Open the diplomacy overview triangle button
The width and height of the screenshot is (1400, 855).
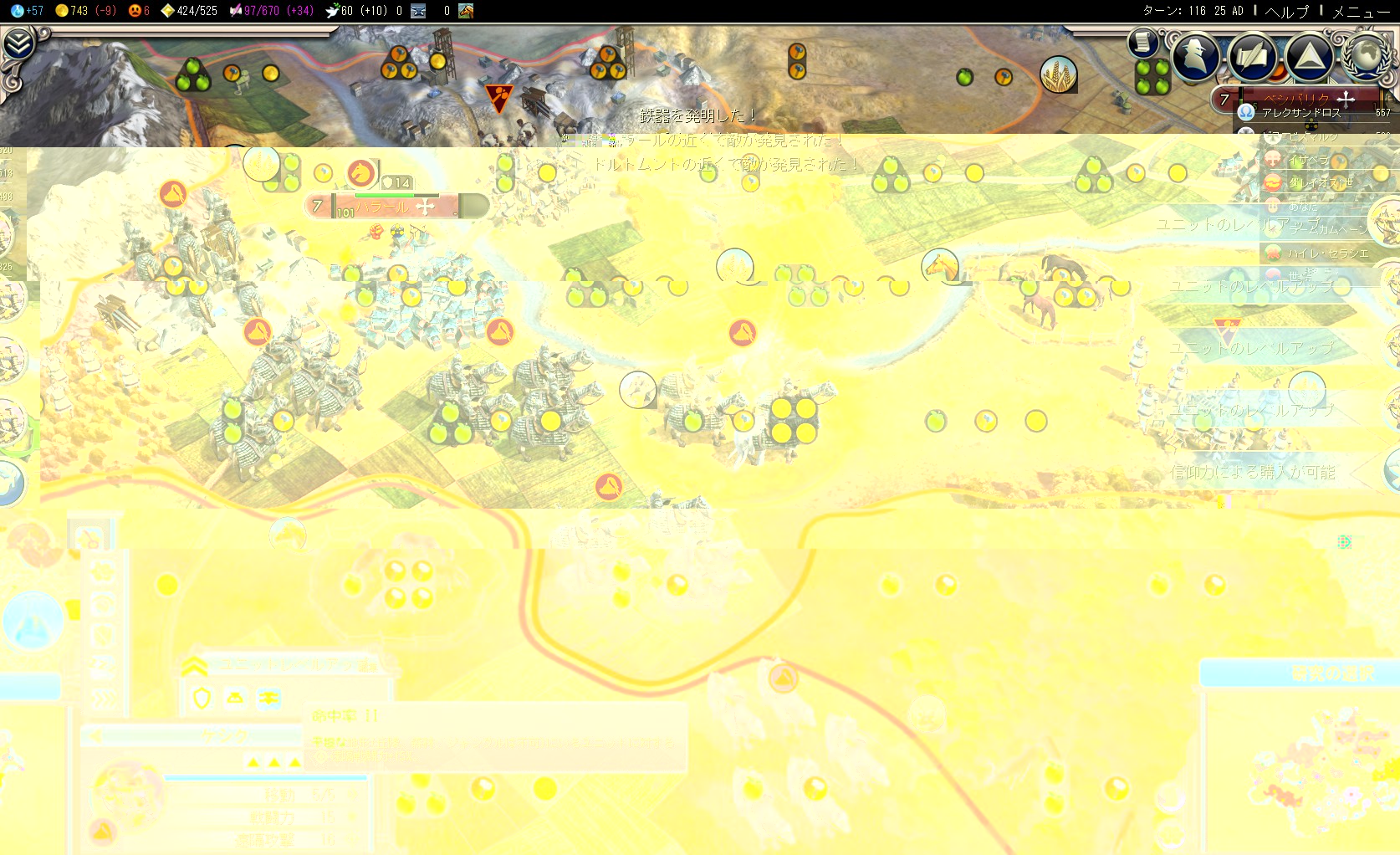point(1309,56)
